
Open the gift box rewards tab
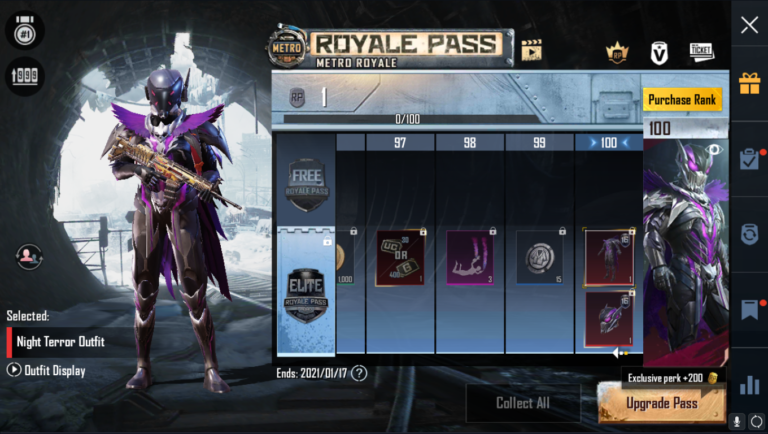749,83
